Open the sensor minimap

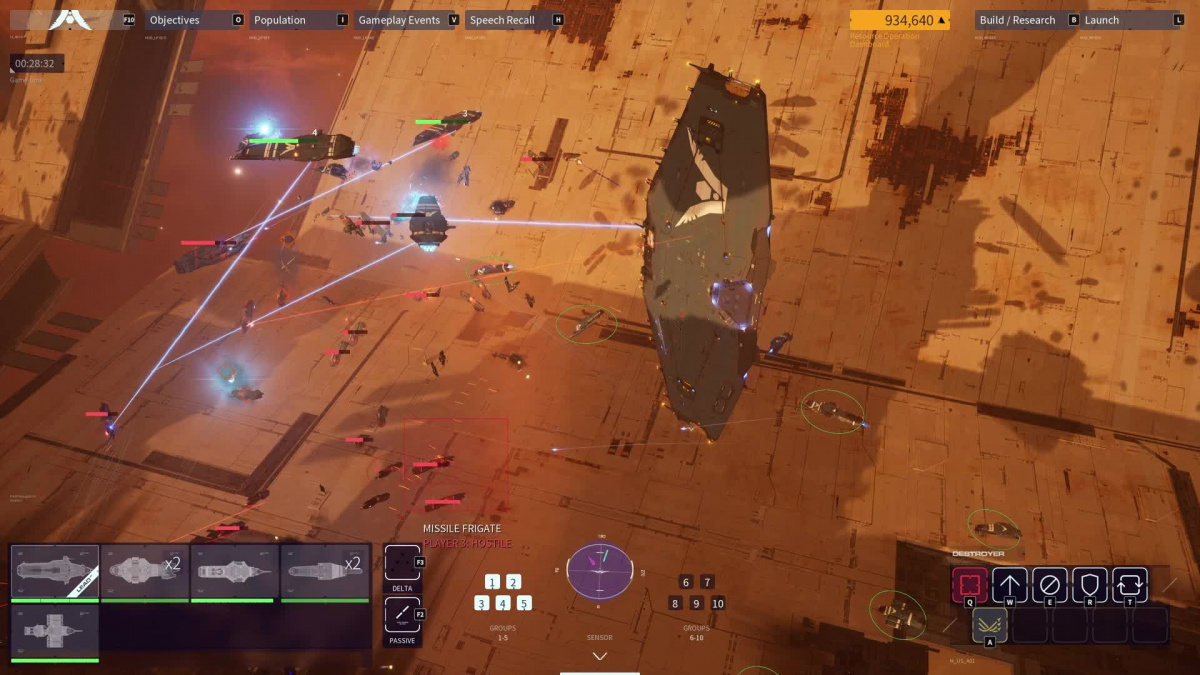click(600, 571)
